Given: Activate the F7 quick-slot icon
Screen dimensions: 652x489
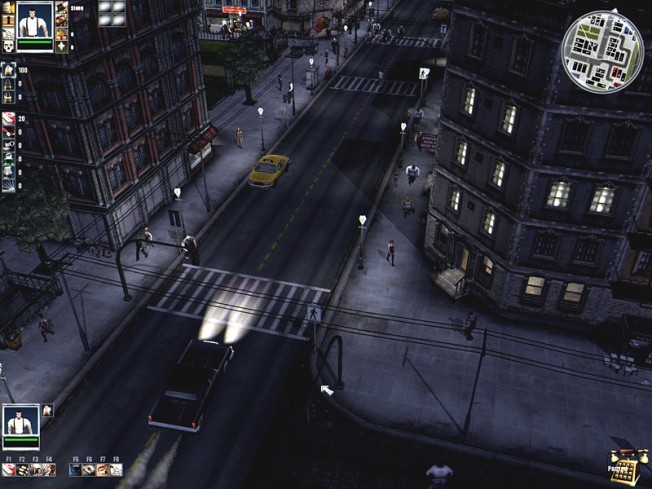Looking at the screenshot, I should 102,469.
